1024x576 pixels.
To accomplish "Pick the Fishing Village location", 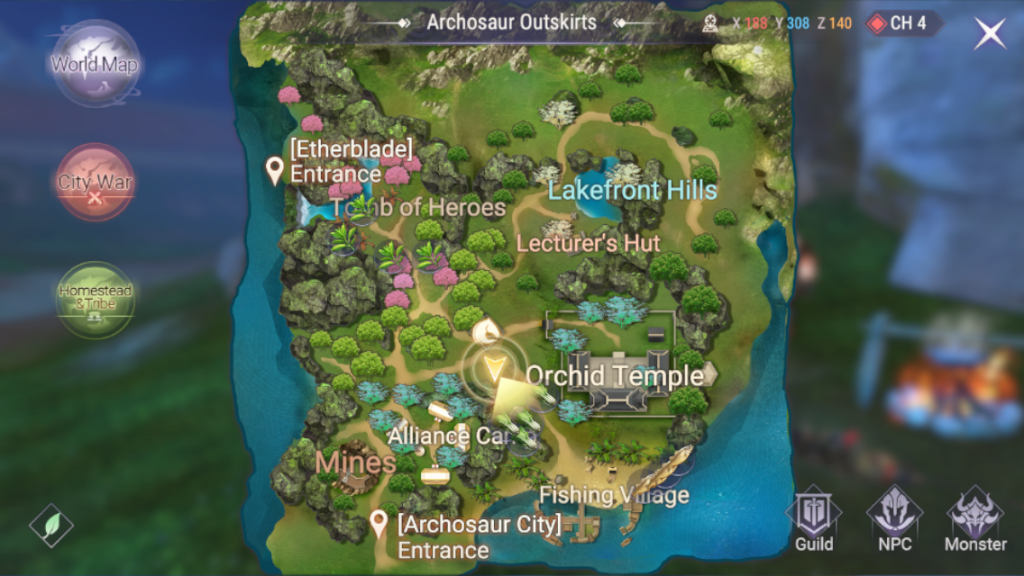I will click(x=614, y=495).
